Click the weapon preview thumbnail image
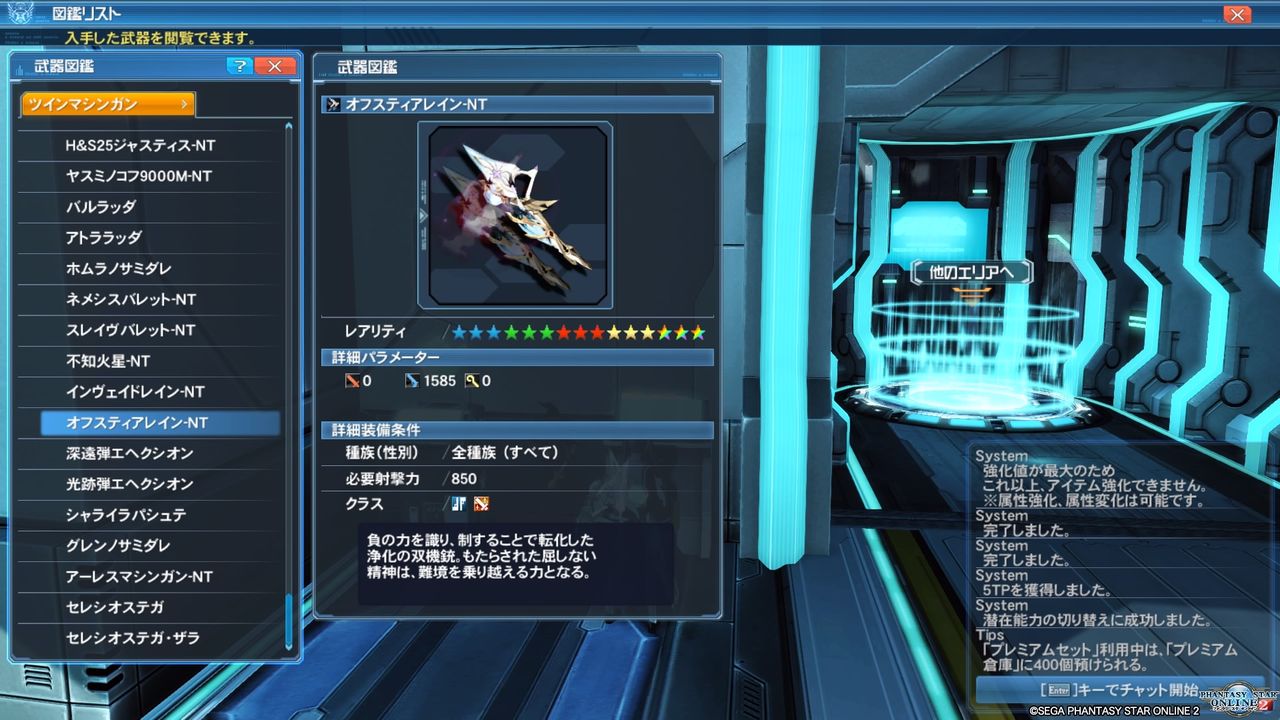The width and height of the screenshot is (1280, 720). pyautogui.click(x=517, y=215)
